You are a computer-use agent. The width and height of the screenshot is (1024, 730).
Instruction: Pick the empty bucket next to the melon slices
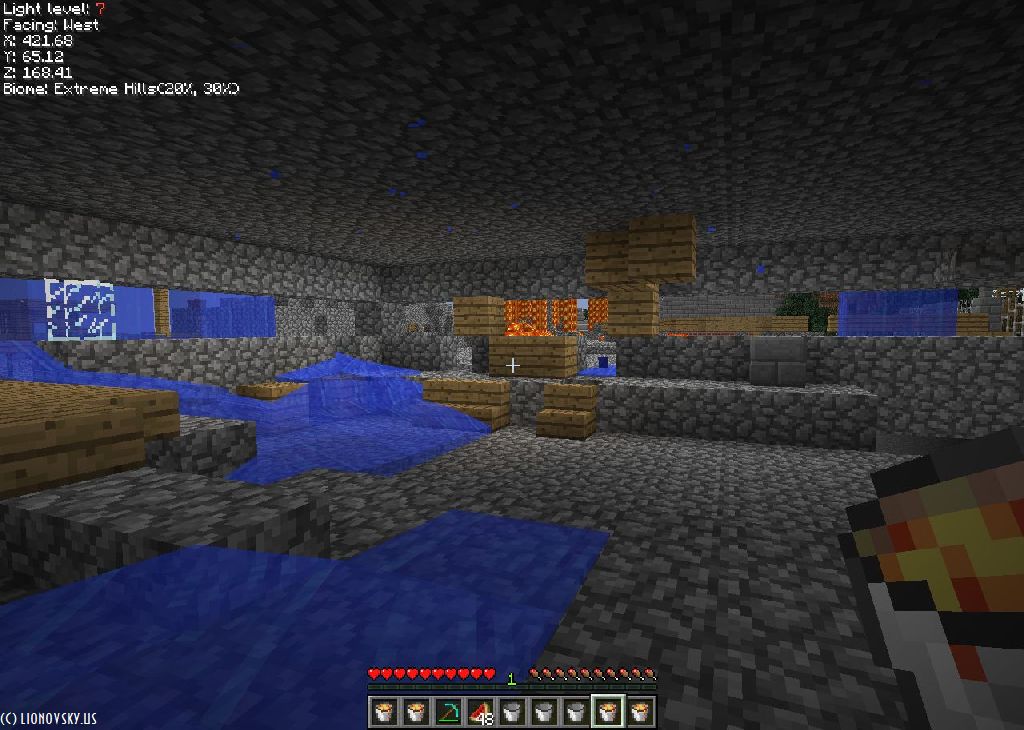[x=512, y=711]
